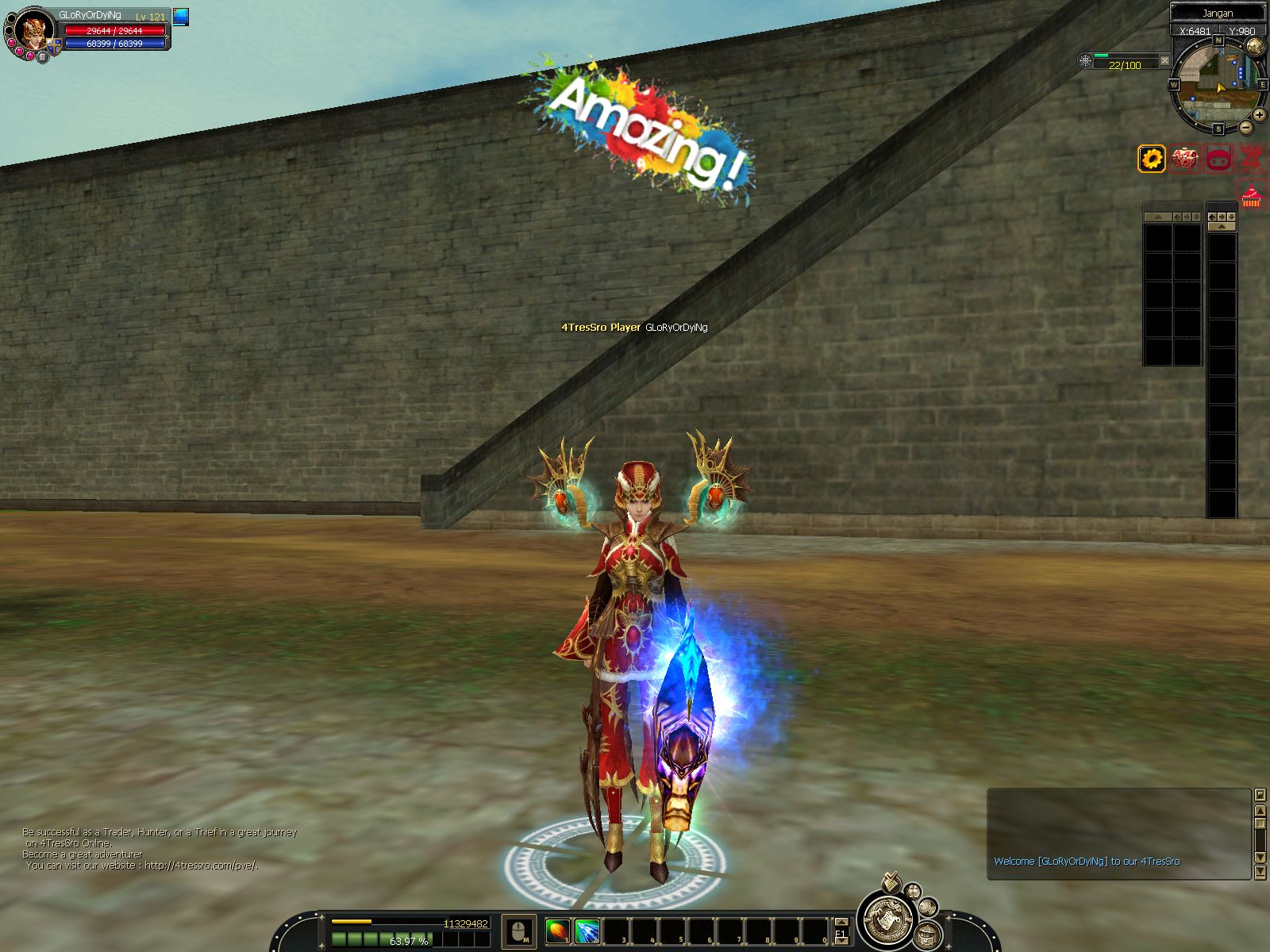
Task: Use the blue ice skill in hotbar
Action: (x=587, y=931)
